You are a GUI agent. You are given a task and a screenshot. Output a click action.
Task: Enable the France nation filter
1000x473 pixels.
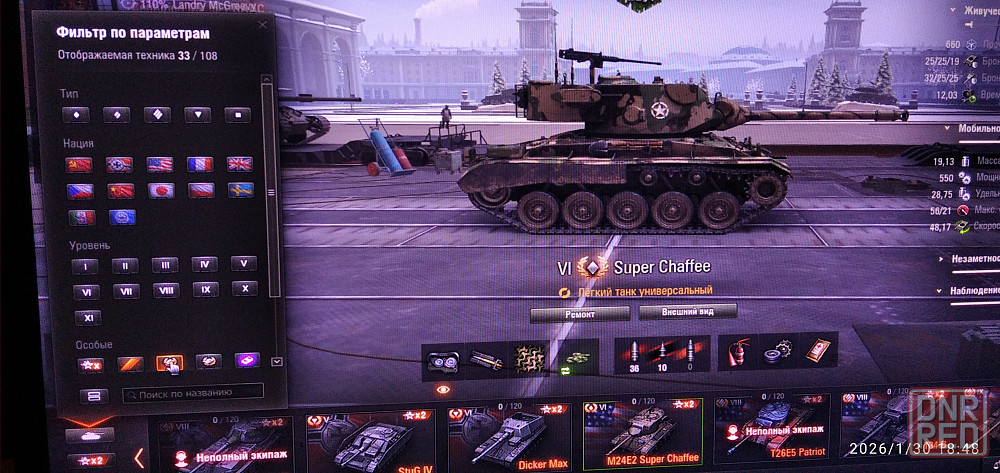coord(200,164)
